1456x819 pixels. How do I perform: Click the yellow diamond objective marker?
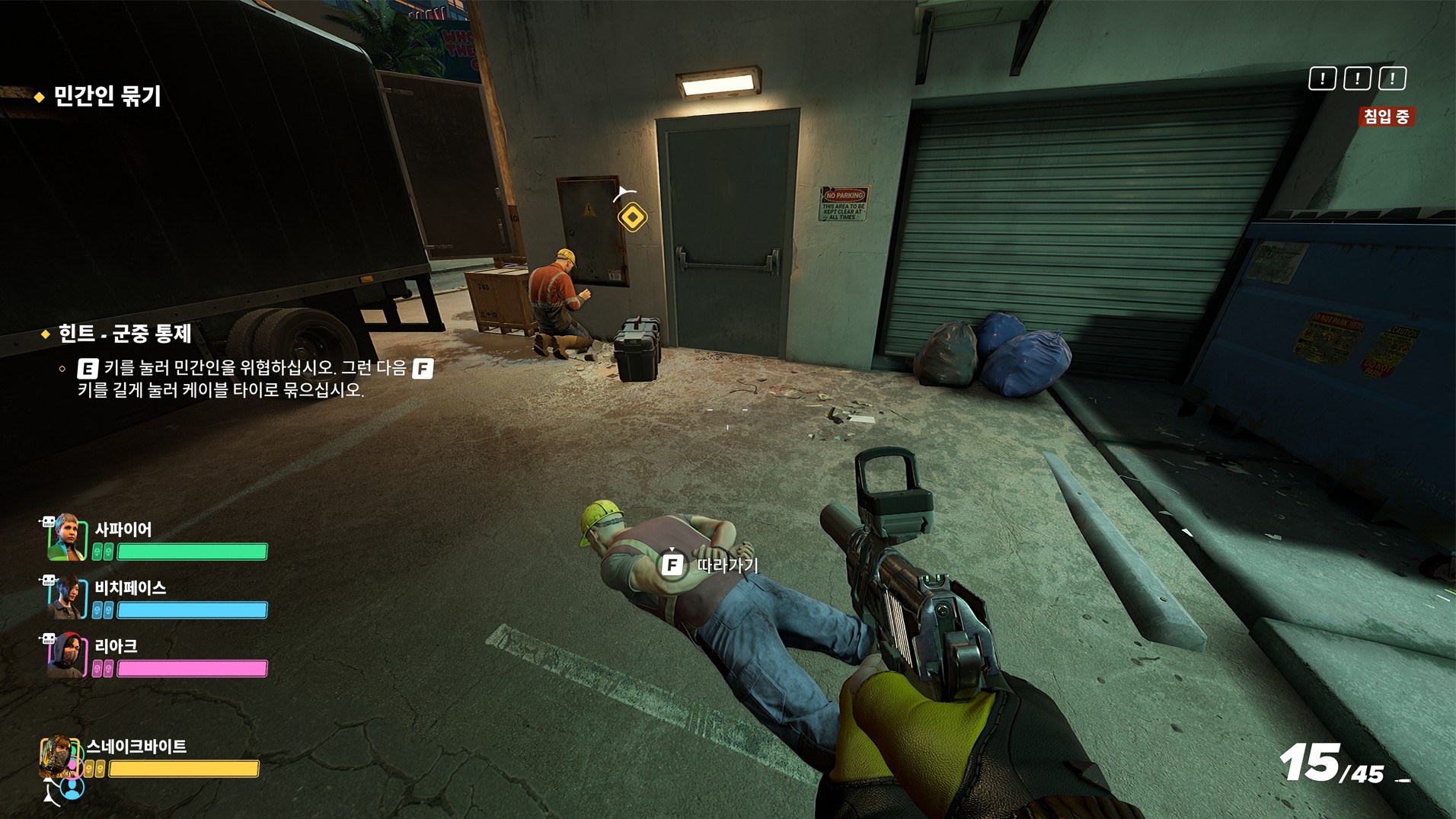pyautogui.click(x=632, y=218)
